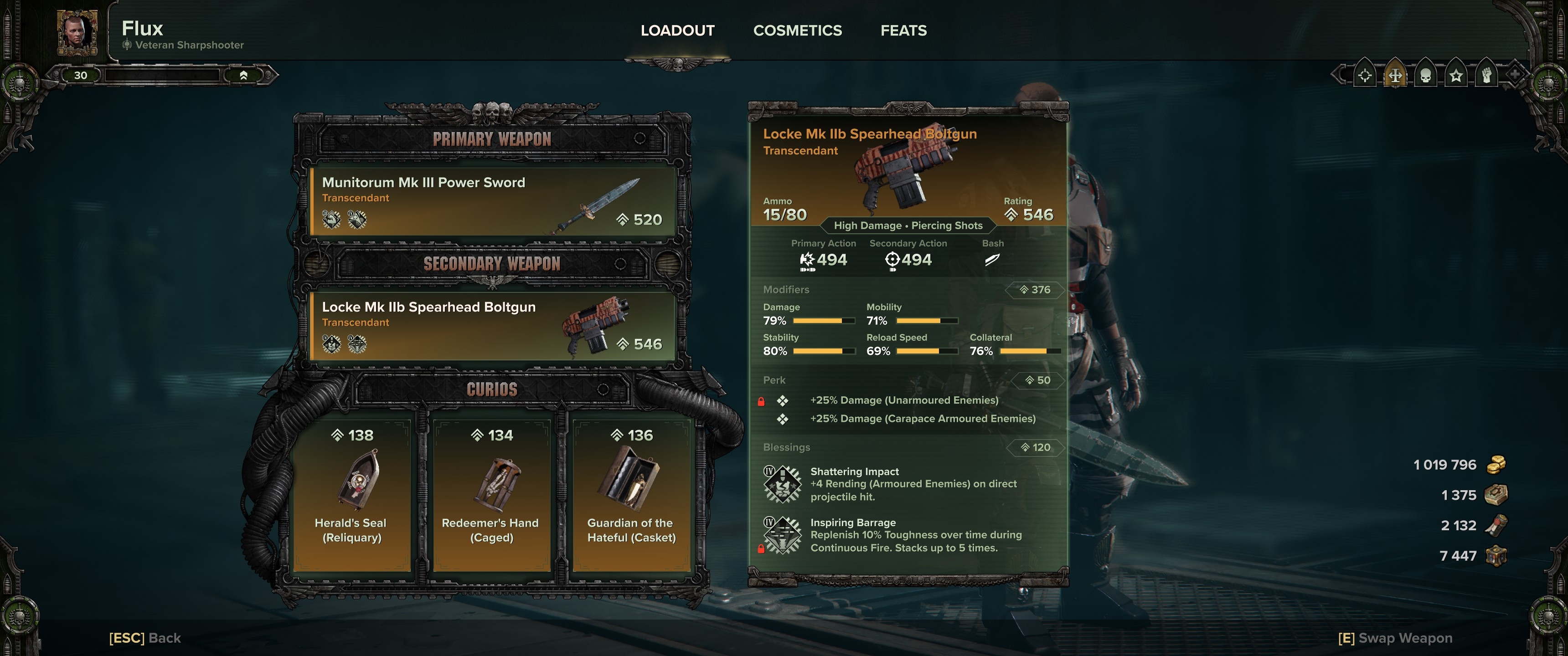The image size is (1568, 656).
Task: Choose the Redeemer's Hand (Caged) curio
Action: pos(490,494)
